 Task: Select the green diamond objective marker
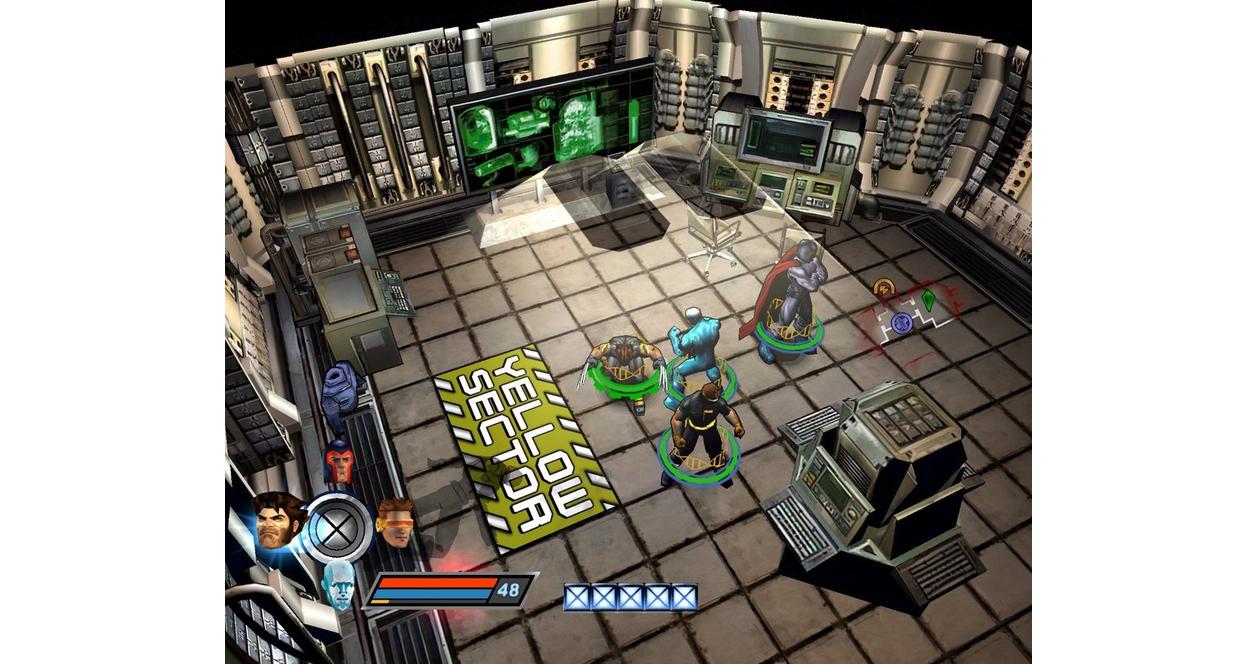click(928, 299)
